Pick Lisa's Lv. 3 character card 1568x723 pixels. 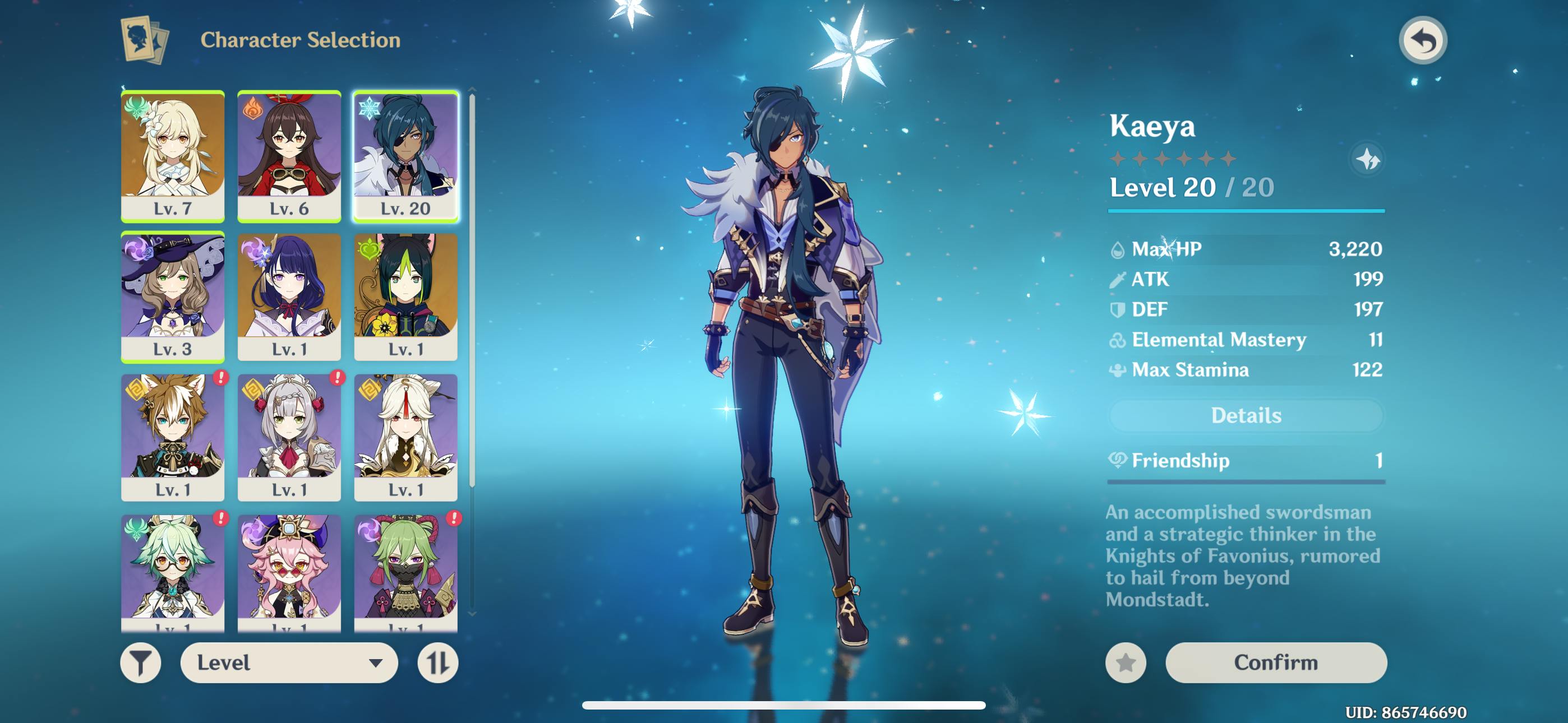173,297
